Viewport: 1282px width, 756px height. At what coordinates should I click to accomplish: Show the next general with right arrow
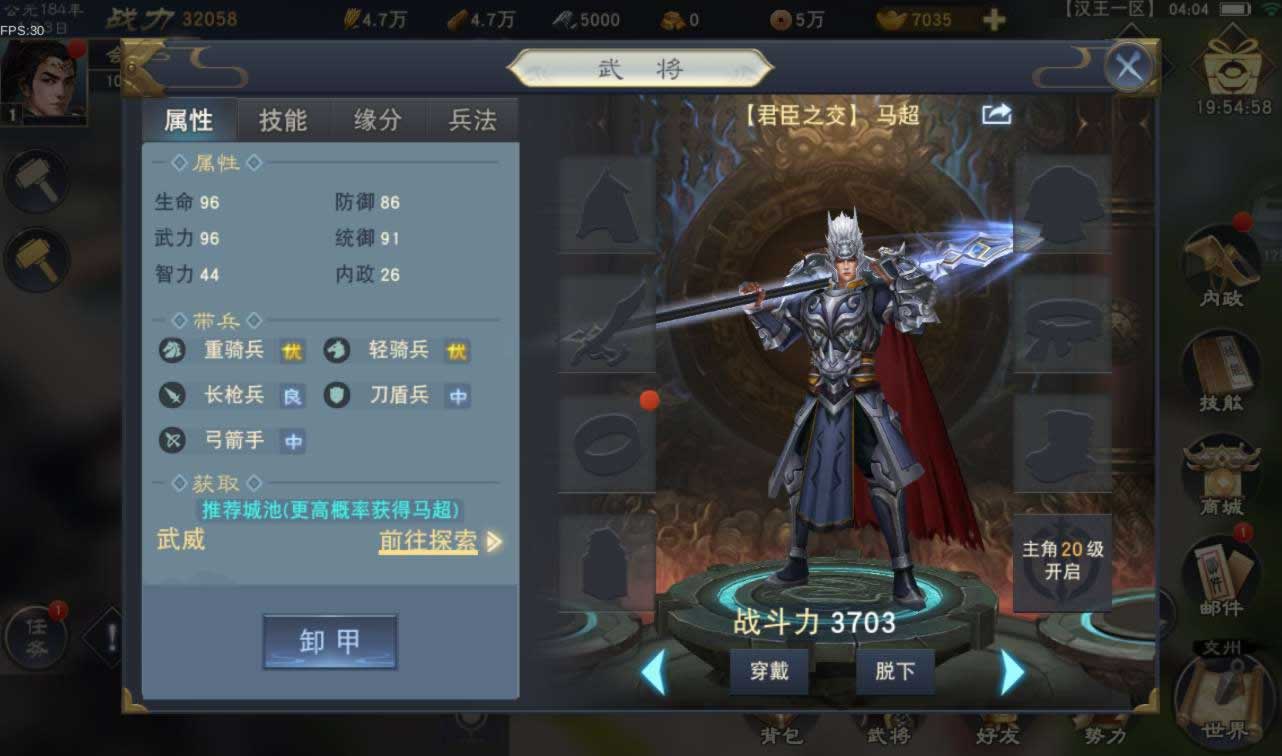coord(1012,672)
